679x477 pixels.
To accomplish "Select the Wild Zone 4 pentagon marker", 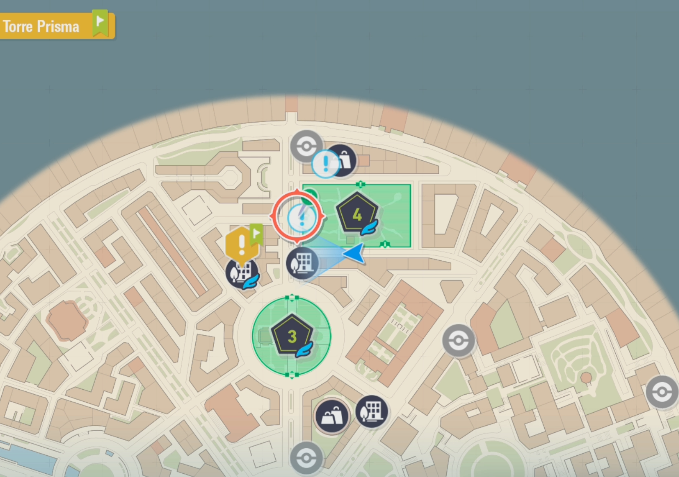I will [357, 213].
